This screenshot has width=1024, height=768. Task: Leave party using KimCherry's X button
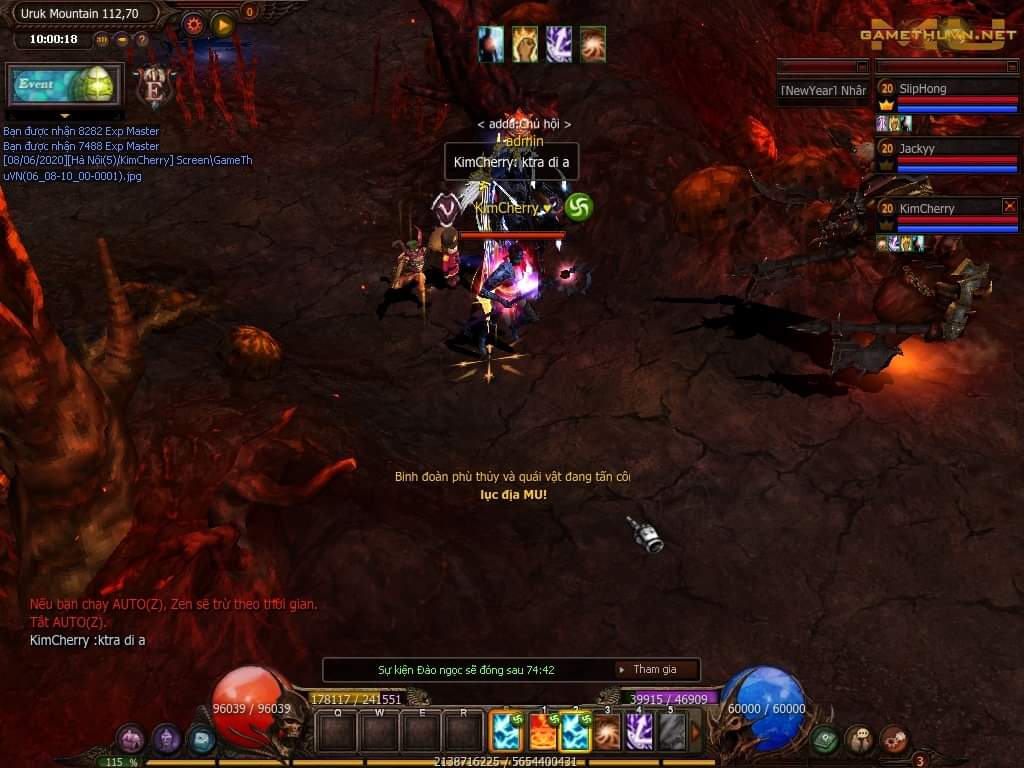[x=1009, y=206]
